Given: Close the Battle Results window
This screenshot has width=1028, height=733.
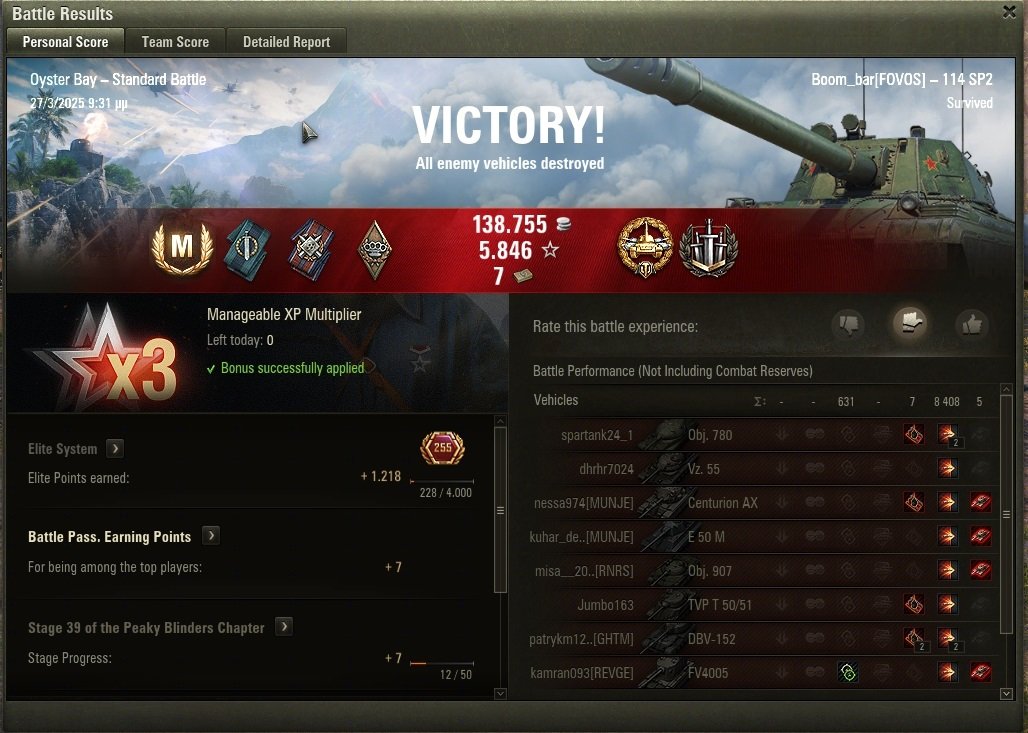Looking at the screenshot, I should 1009,12.
